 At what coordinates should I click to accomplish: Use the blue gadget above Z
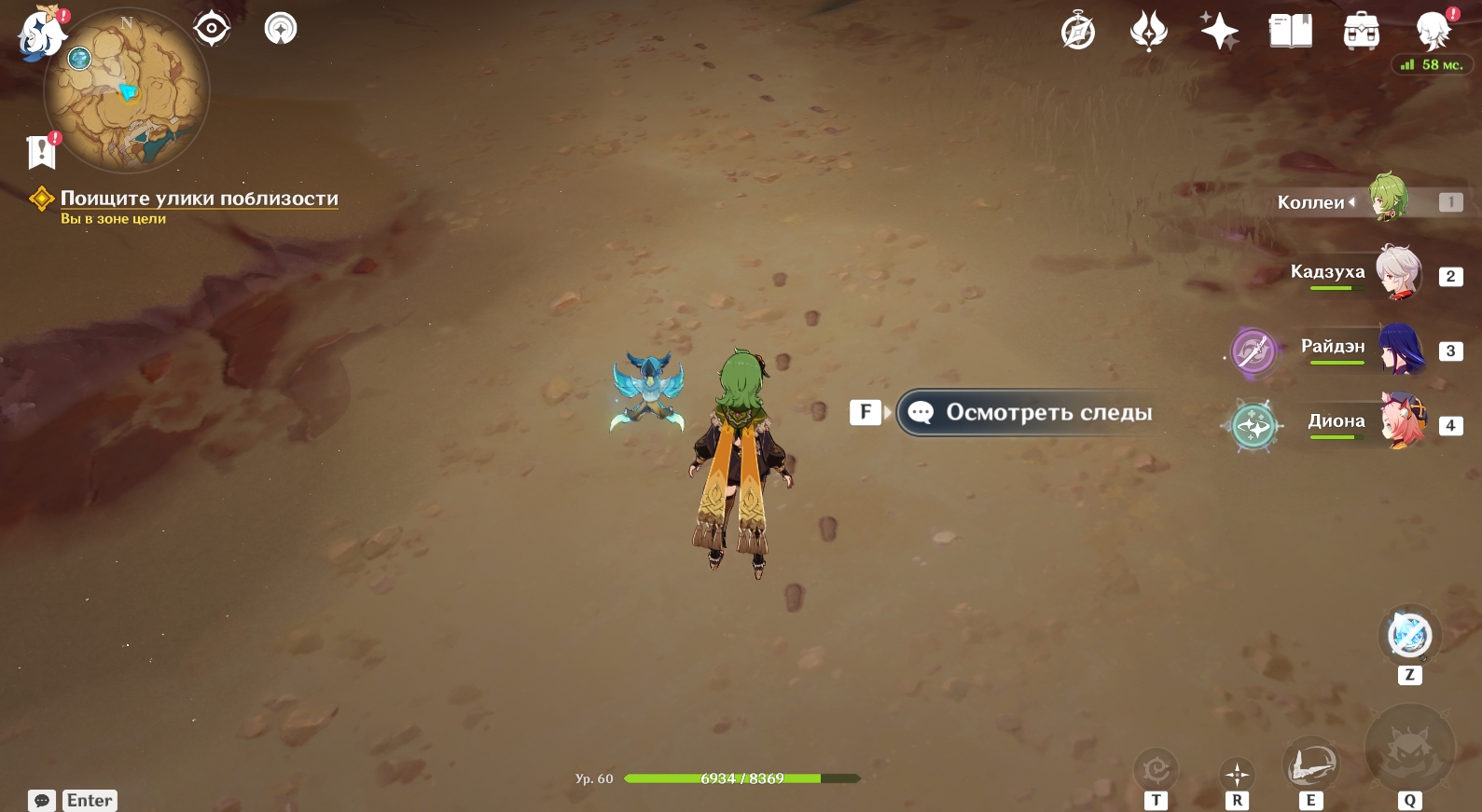(1409, 636)
